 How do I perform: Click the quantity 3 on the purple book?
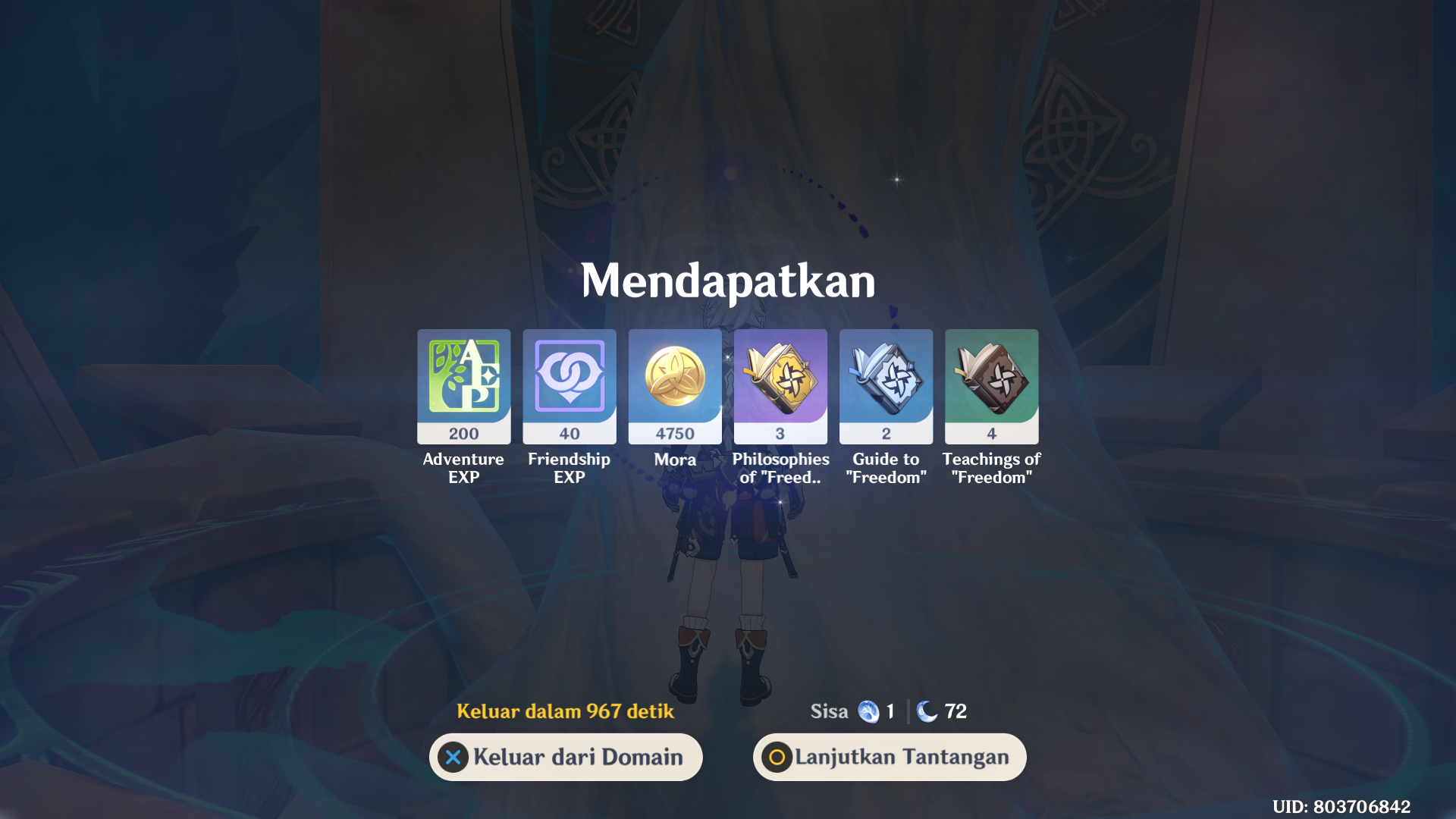pos(780,433)
